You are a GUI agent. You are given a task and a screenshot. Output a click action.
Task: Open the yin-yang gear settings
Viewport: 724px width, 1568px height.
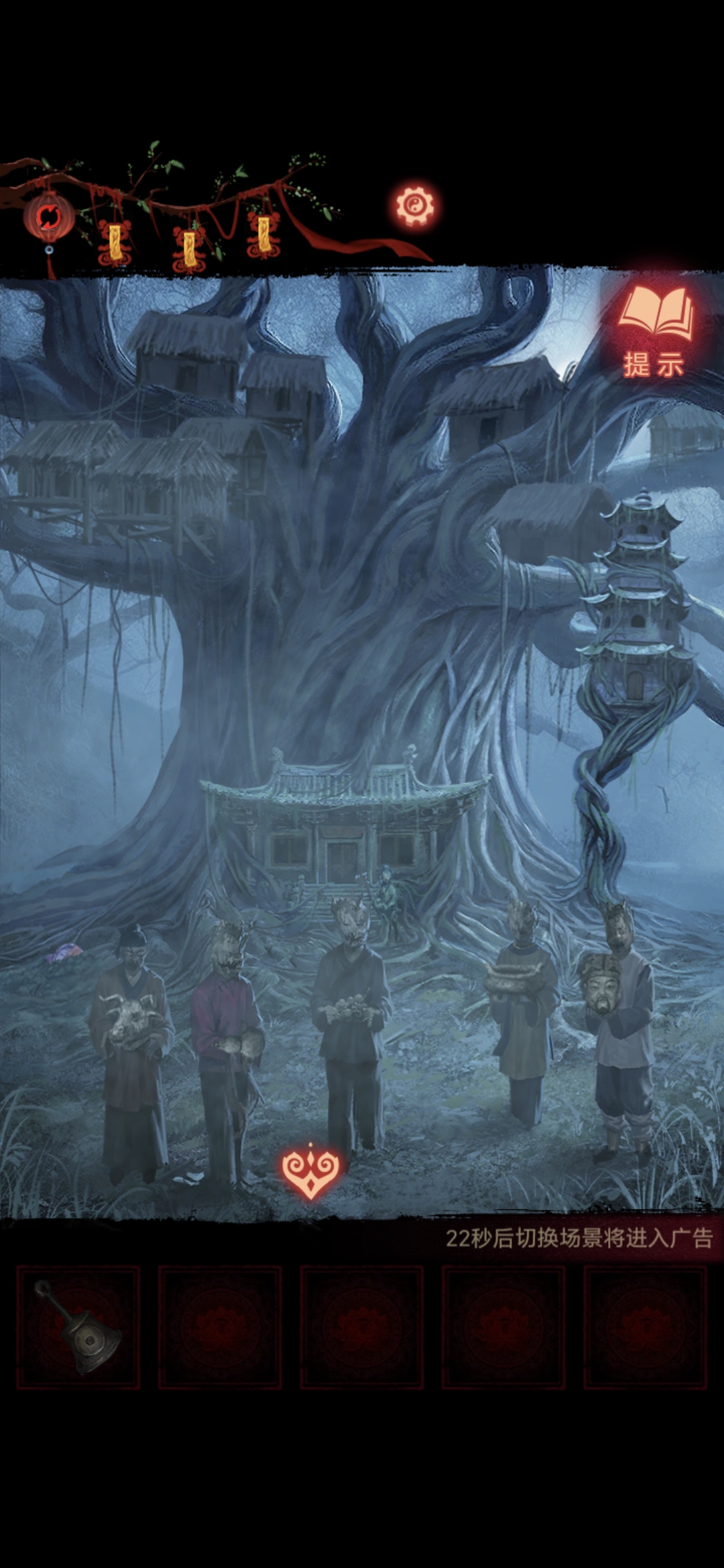[414, 205]
